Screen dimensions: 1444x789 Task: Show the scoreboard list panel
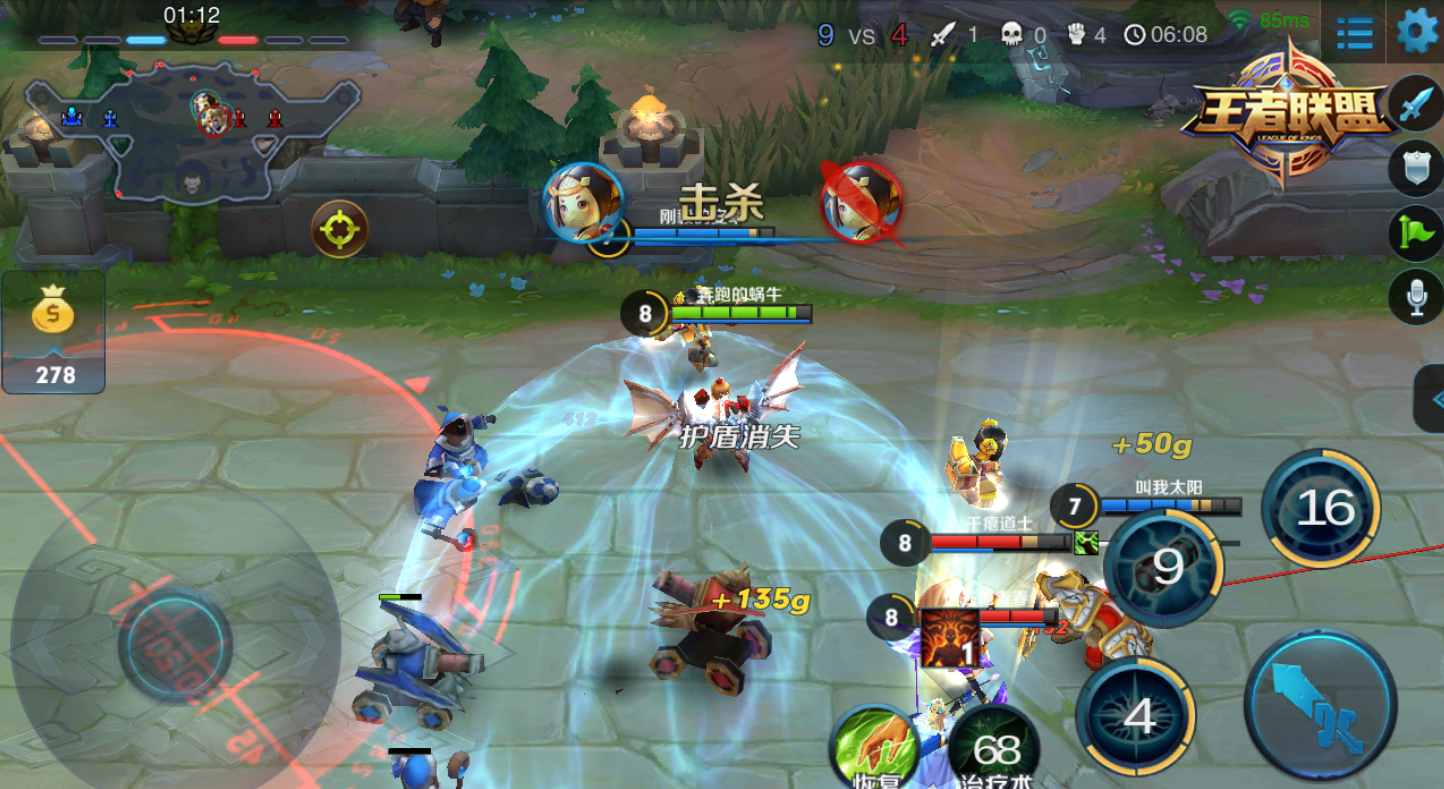click(1354, 32)
